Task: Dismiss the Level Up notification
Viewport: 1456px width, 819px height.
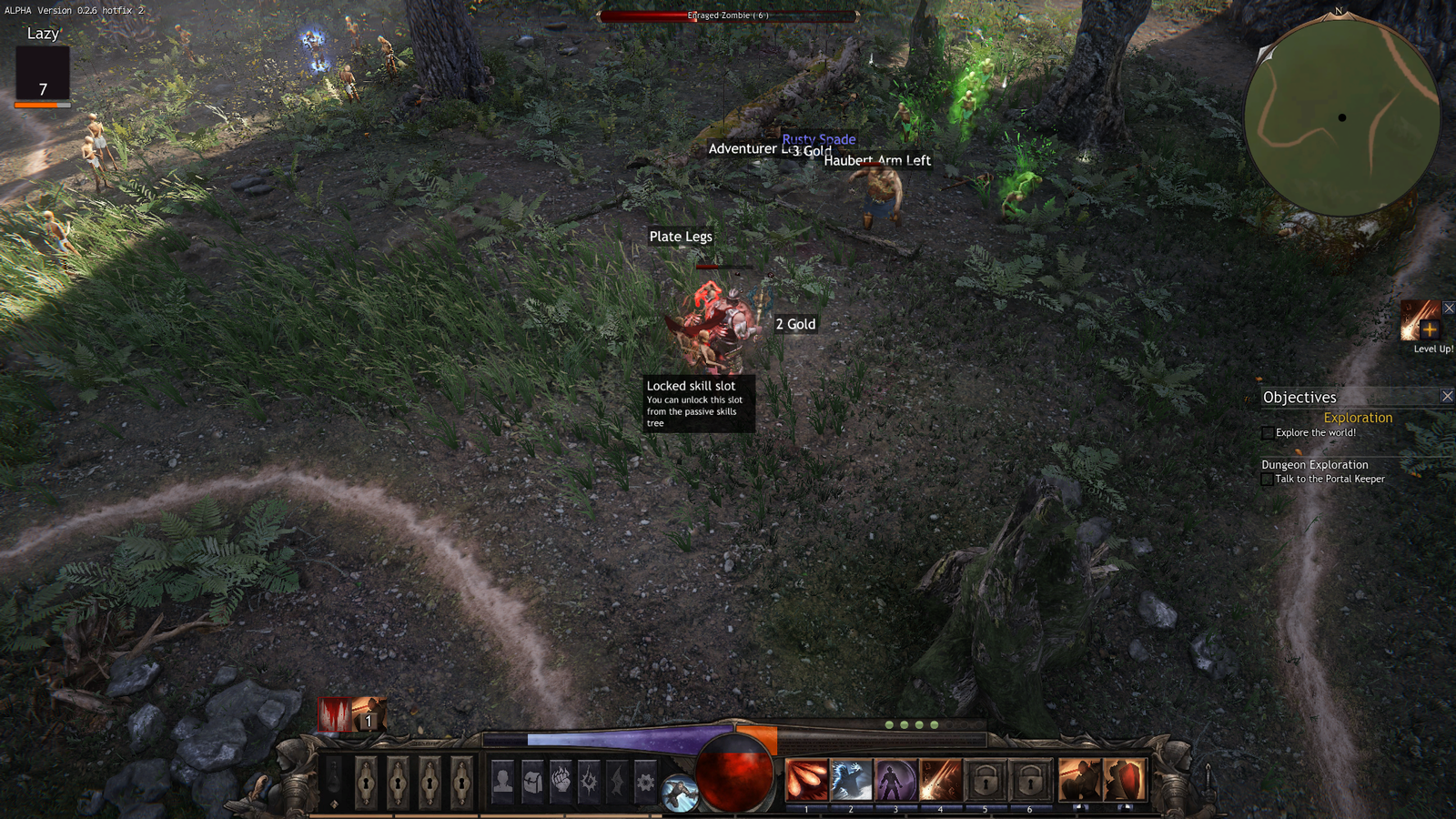Action: [x=1449, y=308]
